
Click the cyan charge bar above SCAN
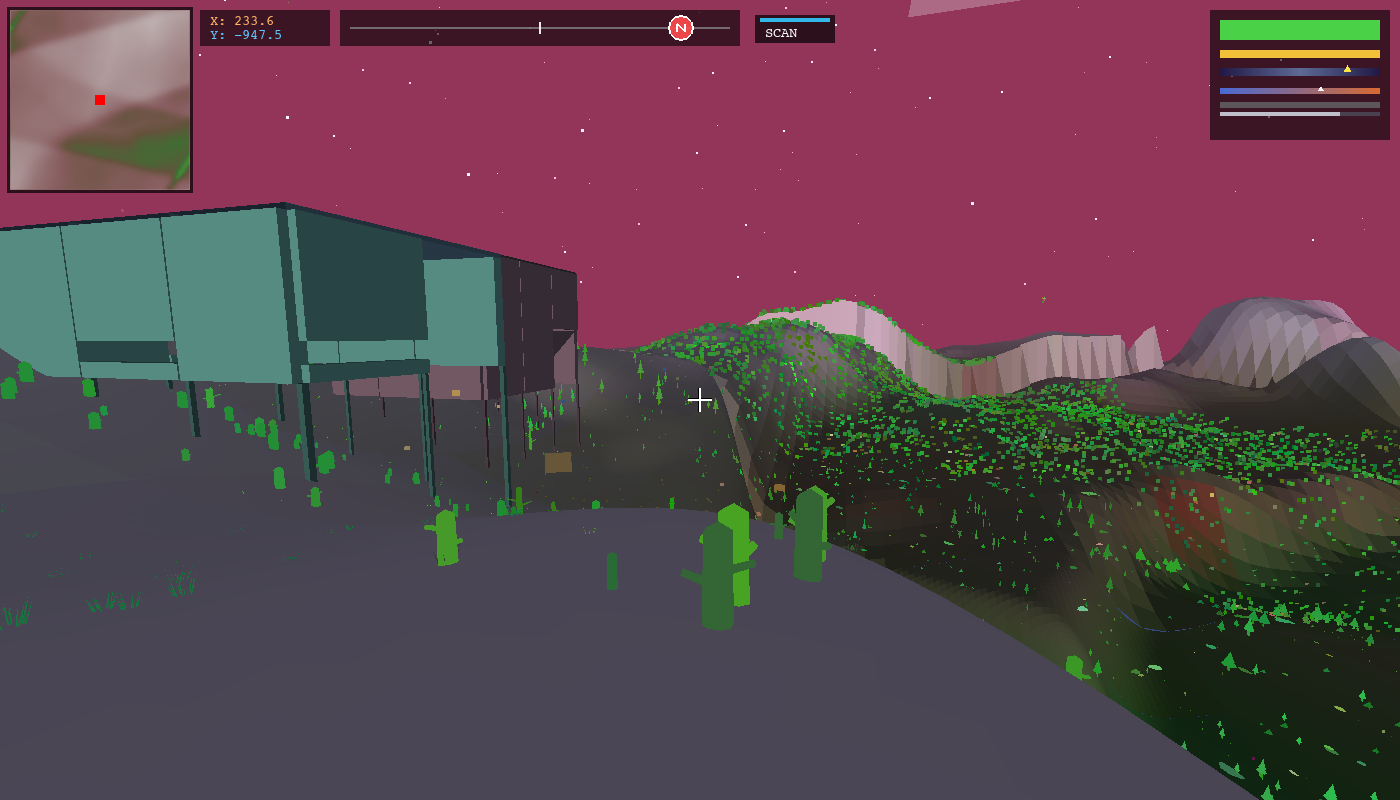[x=795, y=19]
